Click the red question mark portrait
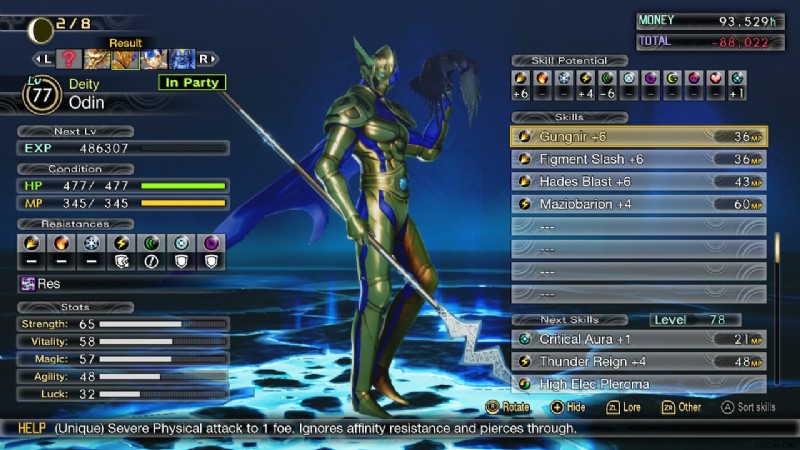Image resolution: width=800 pixels, height=450 pixels. pos(69,59)
